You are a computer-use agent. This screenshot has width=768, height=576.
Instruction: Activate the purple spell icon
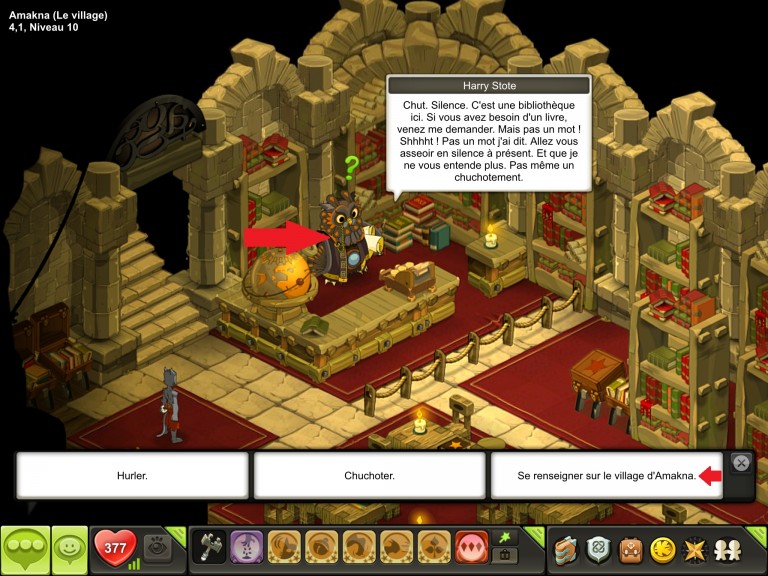pos(247,547)
